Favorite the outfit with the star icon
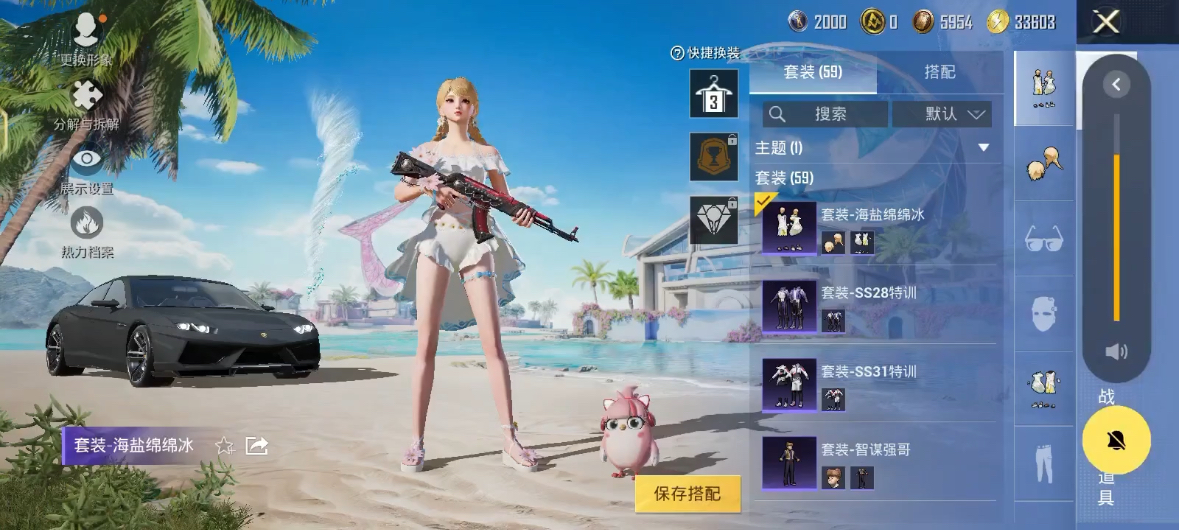Screen dimensions: 1179x530 225,446
